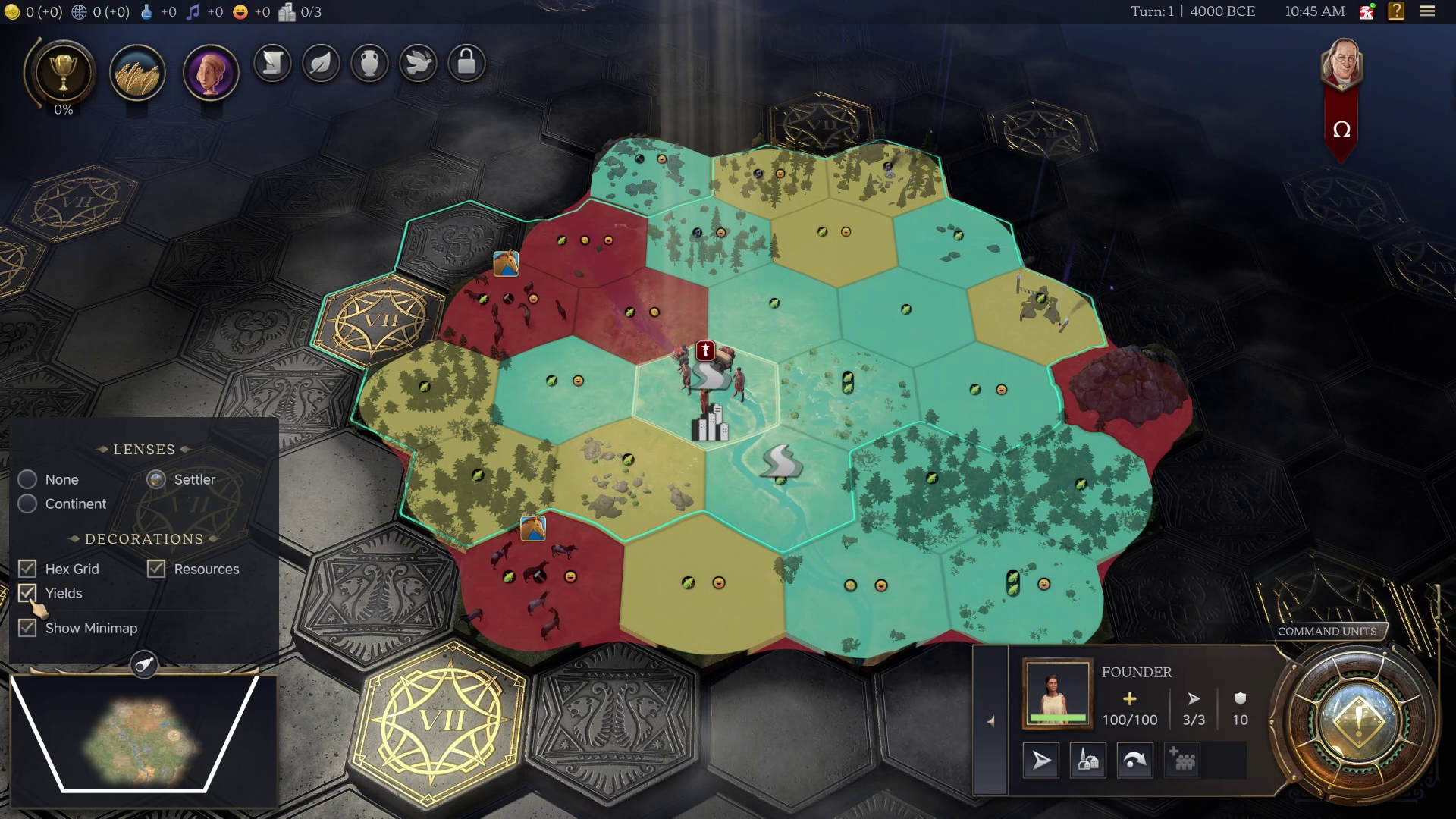Click the Founder's move unit arrow icon
1456x819 pixels.
click(x=1040, y=760)
